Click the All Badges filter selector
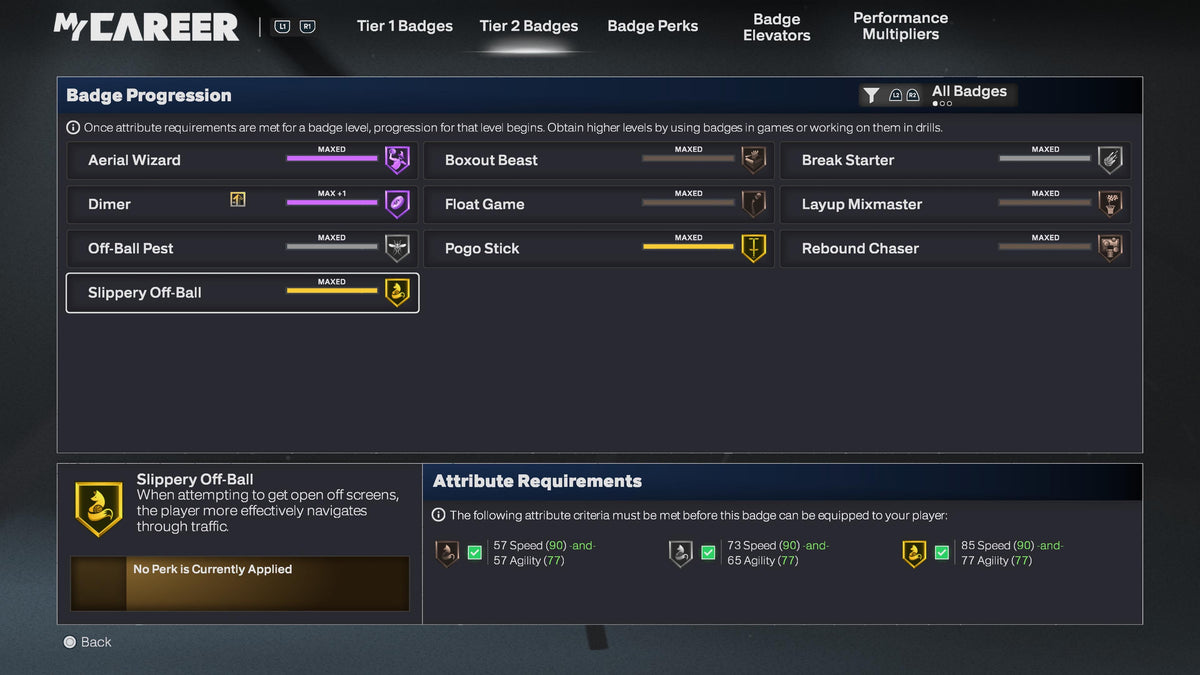1200x675 pixels. tap(938, 95)
